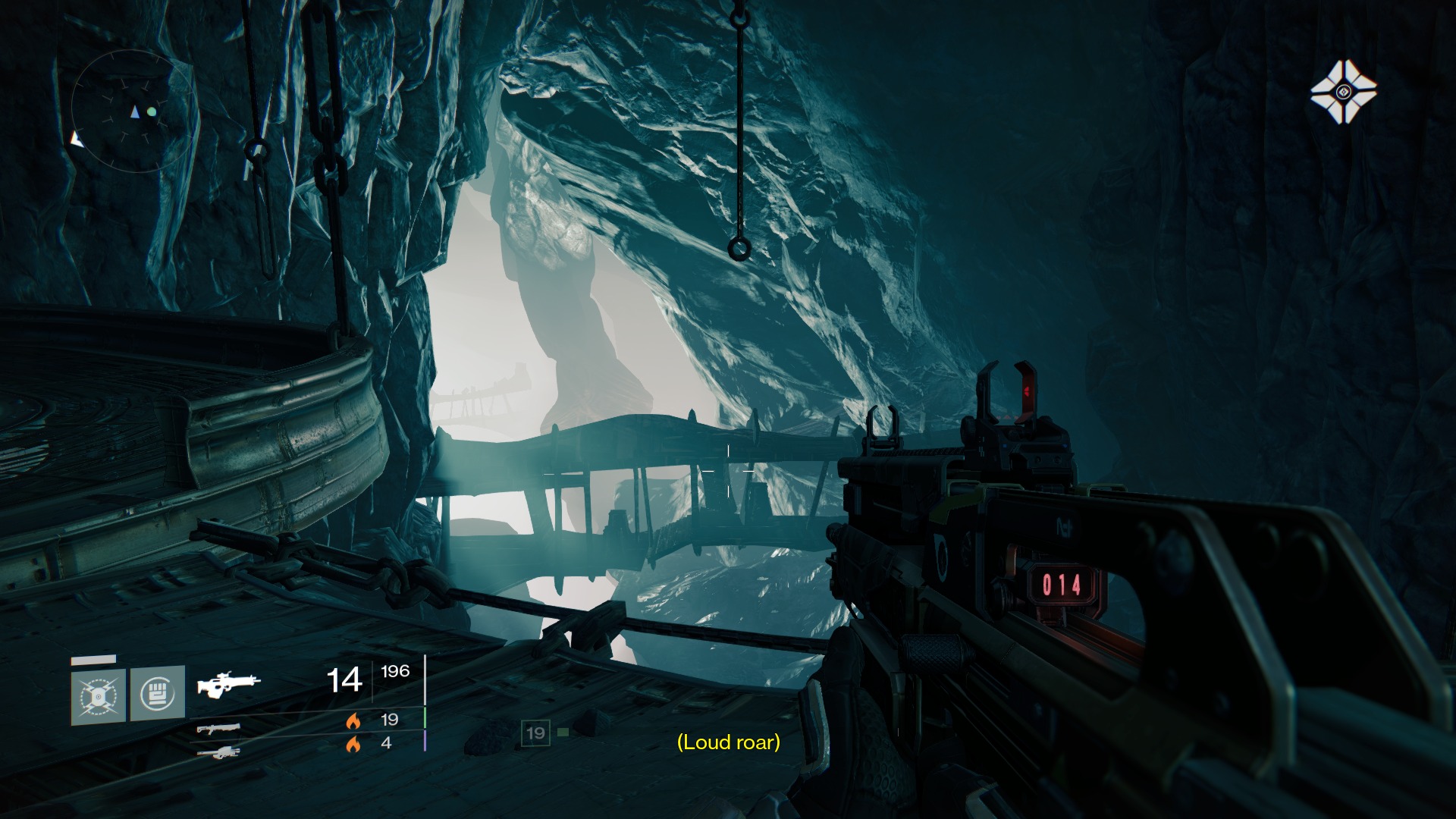
Task: Open the Ghost icon
Action: pyautogui.click(x=1343, y=93)
